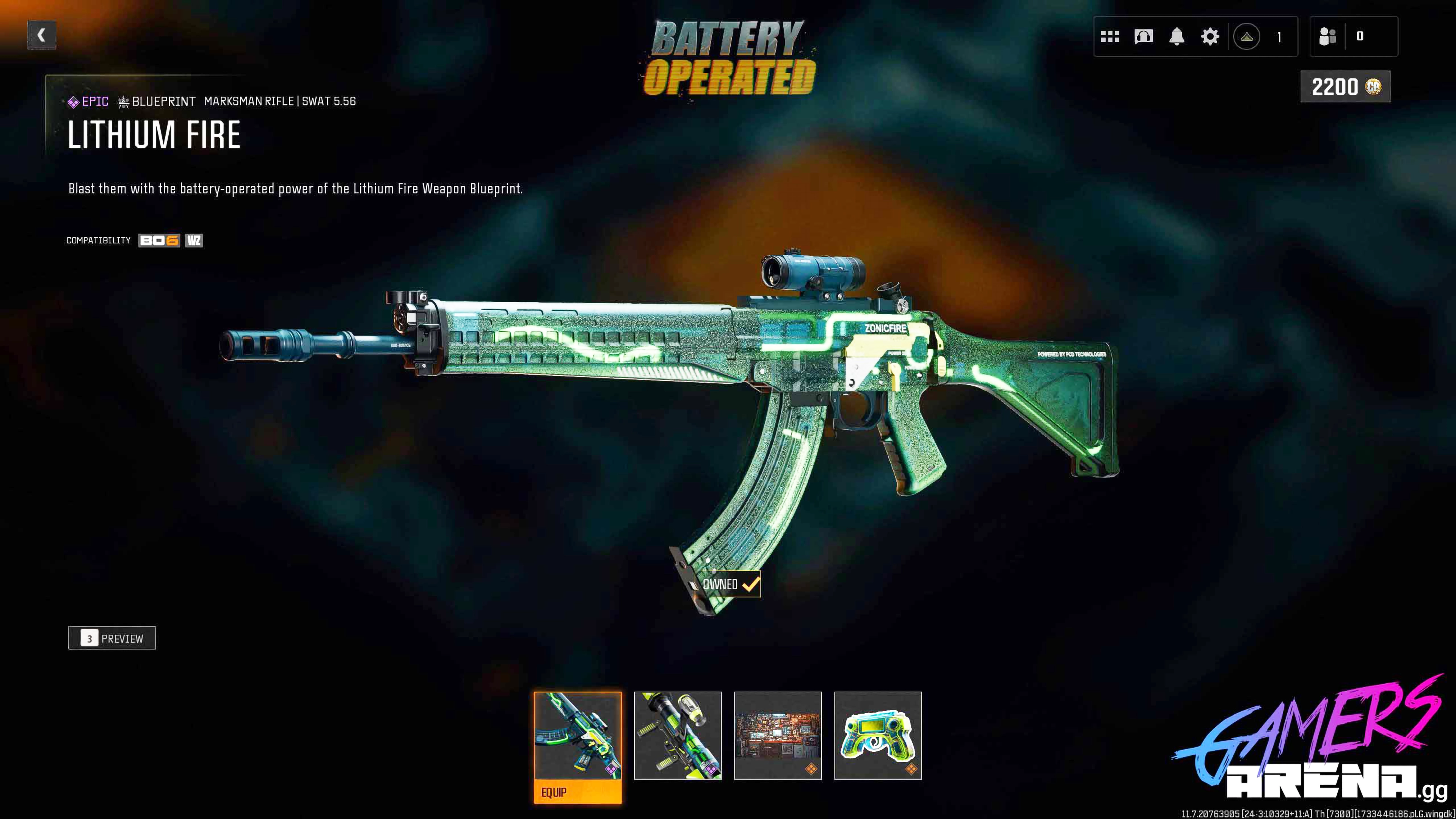Activate the Preview option

[x=112, y=638]
